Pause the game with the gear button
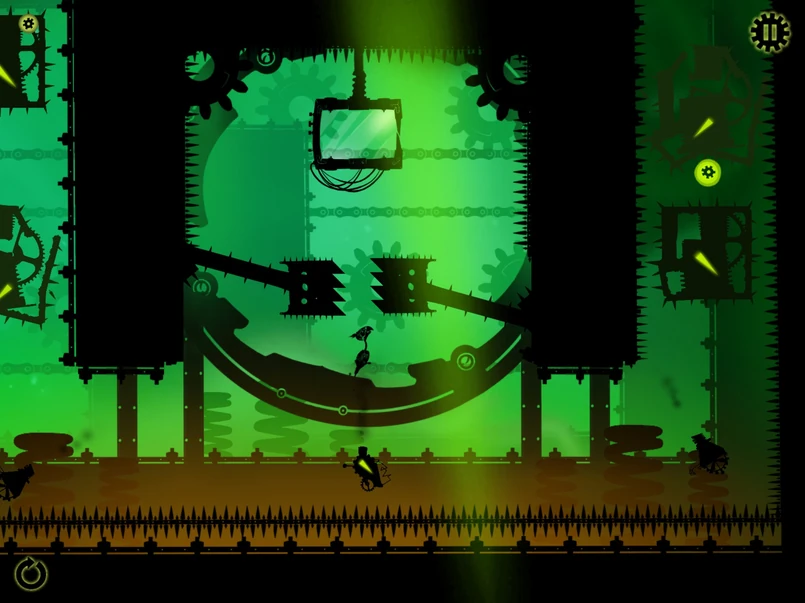Image resolution: width=805 pixels, height=603 pixels. 769,32
